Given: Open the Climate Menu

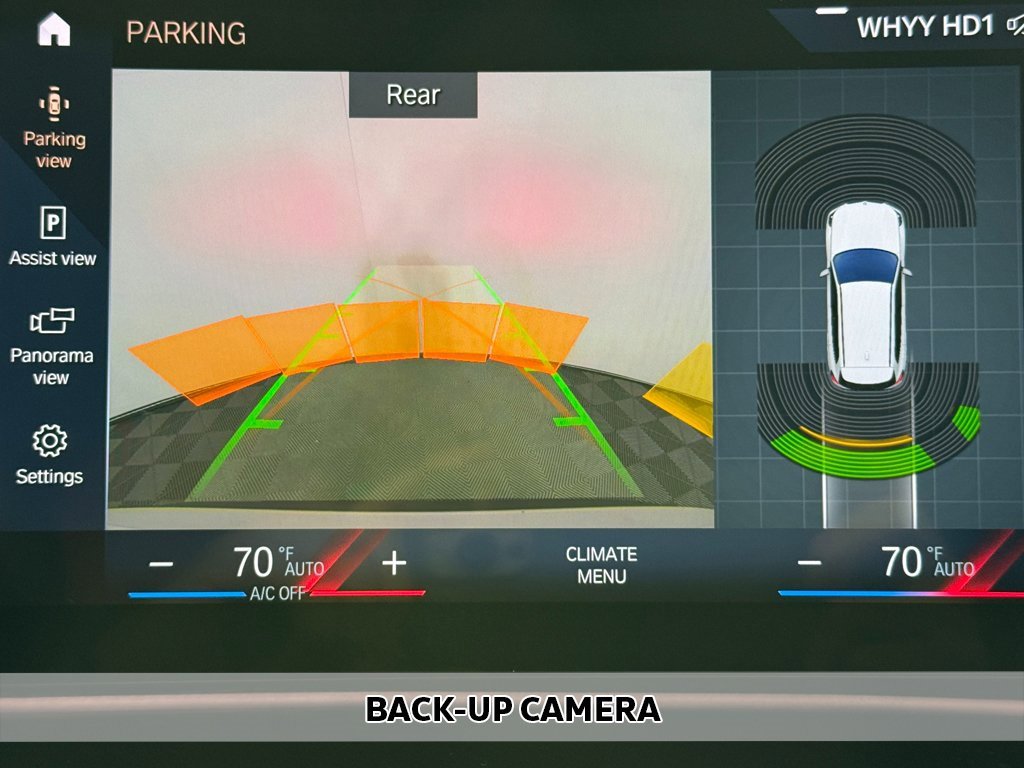Looking at the screenshot, I should pyautogui.click(x=601, y=565).
